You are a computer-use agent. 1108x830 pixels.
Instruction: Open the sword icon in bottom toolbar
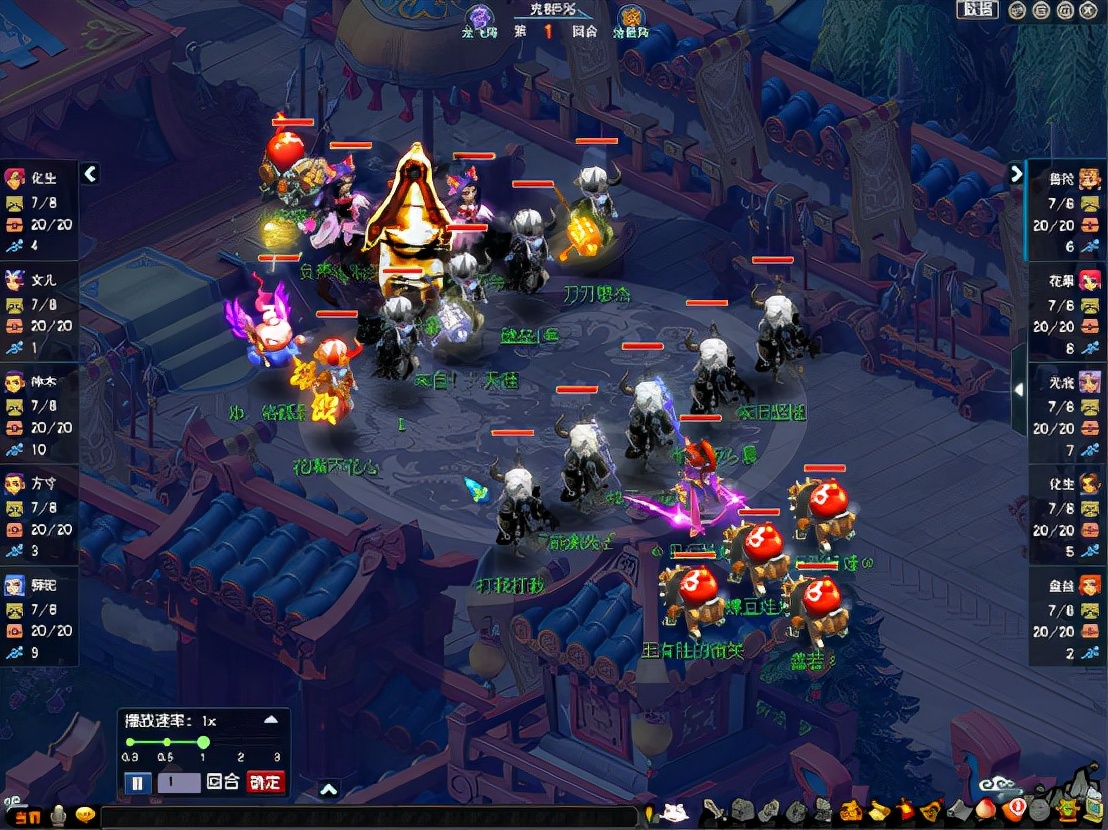[714, 808]
